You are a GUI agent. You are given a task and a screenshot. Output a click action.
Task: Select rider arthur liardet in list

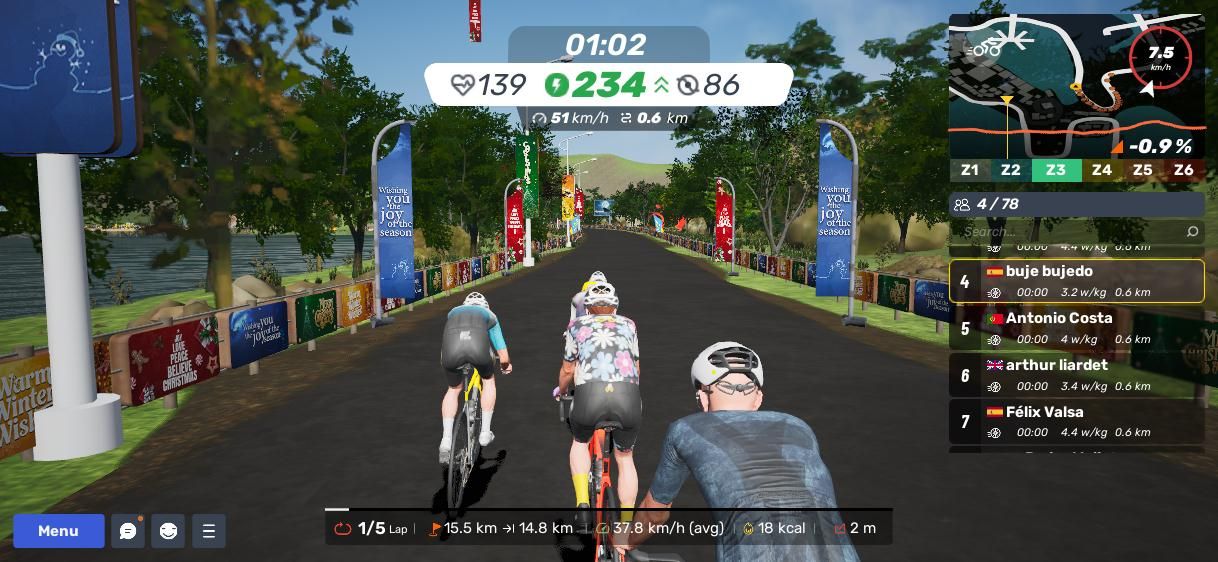pyautogui.click(x=1076, y=375)
